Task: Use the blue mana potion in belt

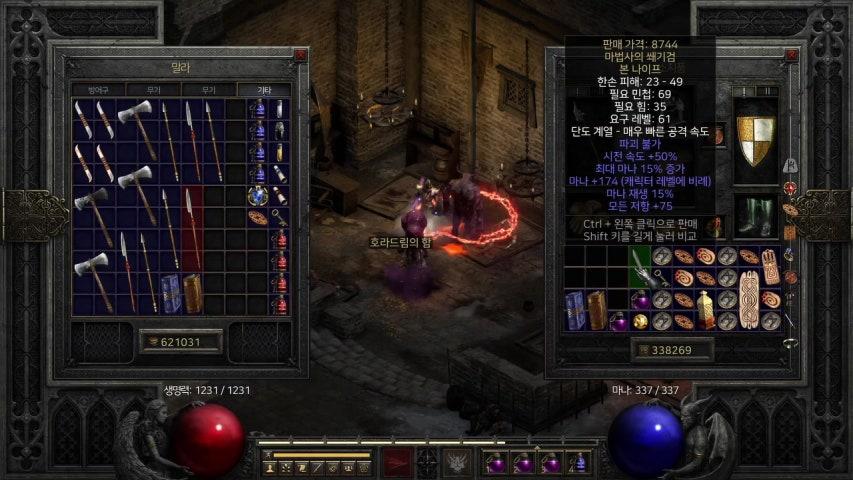Action: 578,463
